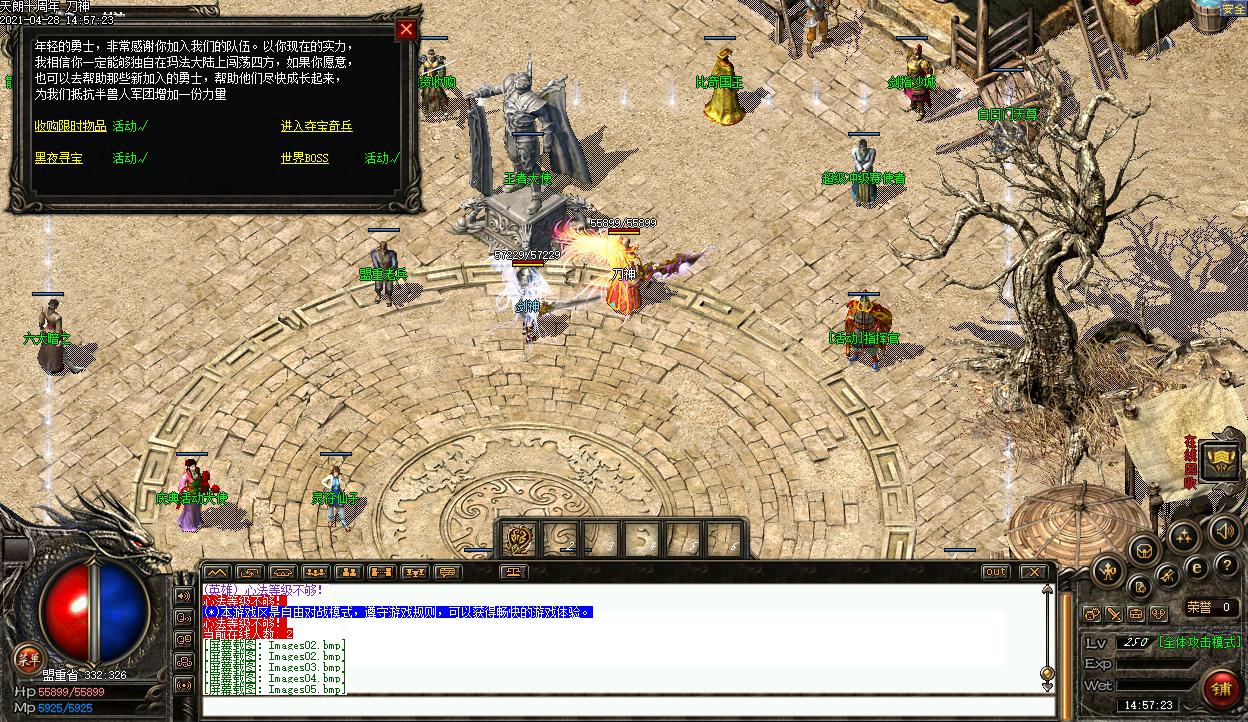
Task: Open the red 铺 shop button
Action: [x=1221, y=688]
